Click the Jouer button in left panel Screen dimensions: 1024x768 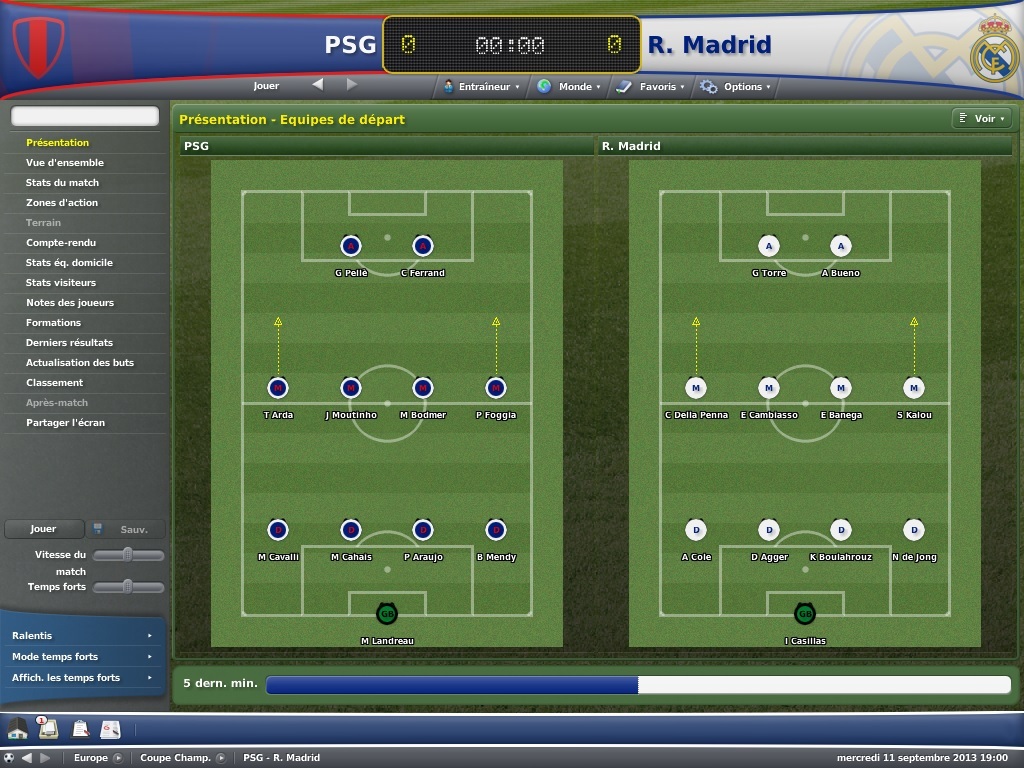tap(43, 529)
